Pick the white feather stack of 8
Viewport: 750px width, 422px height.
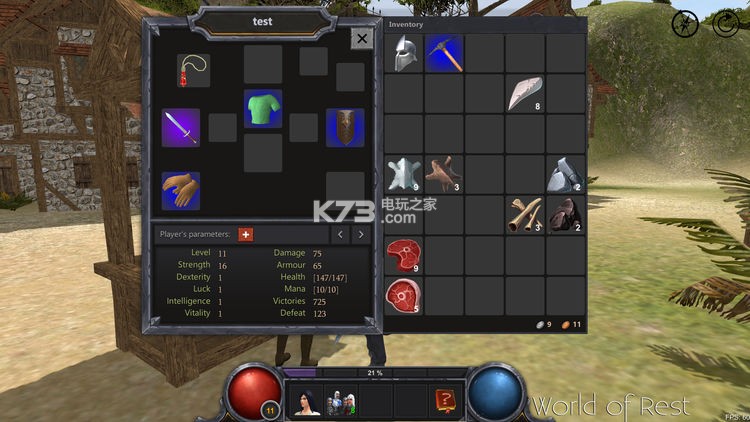pos(525,94)
